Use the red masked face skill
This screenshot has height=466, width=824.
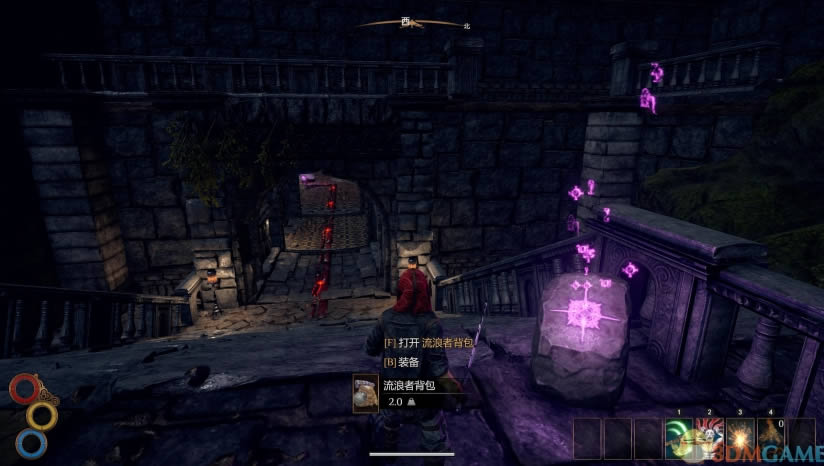point(710,435)
